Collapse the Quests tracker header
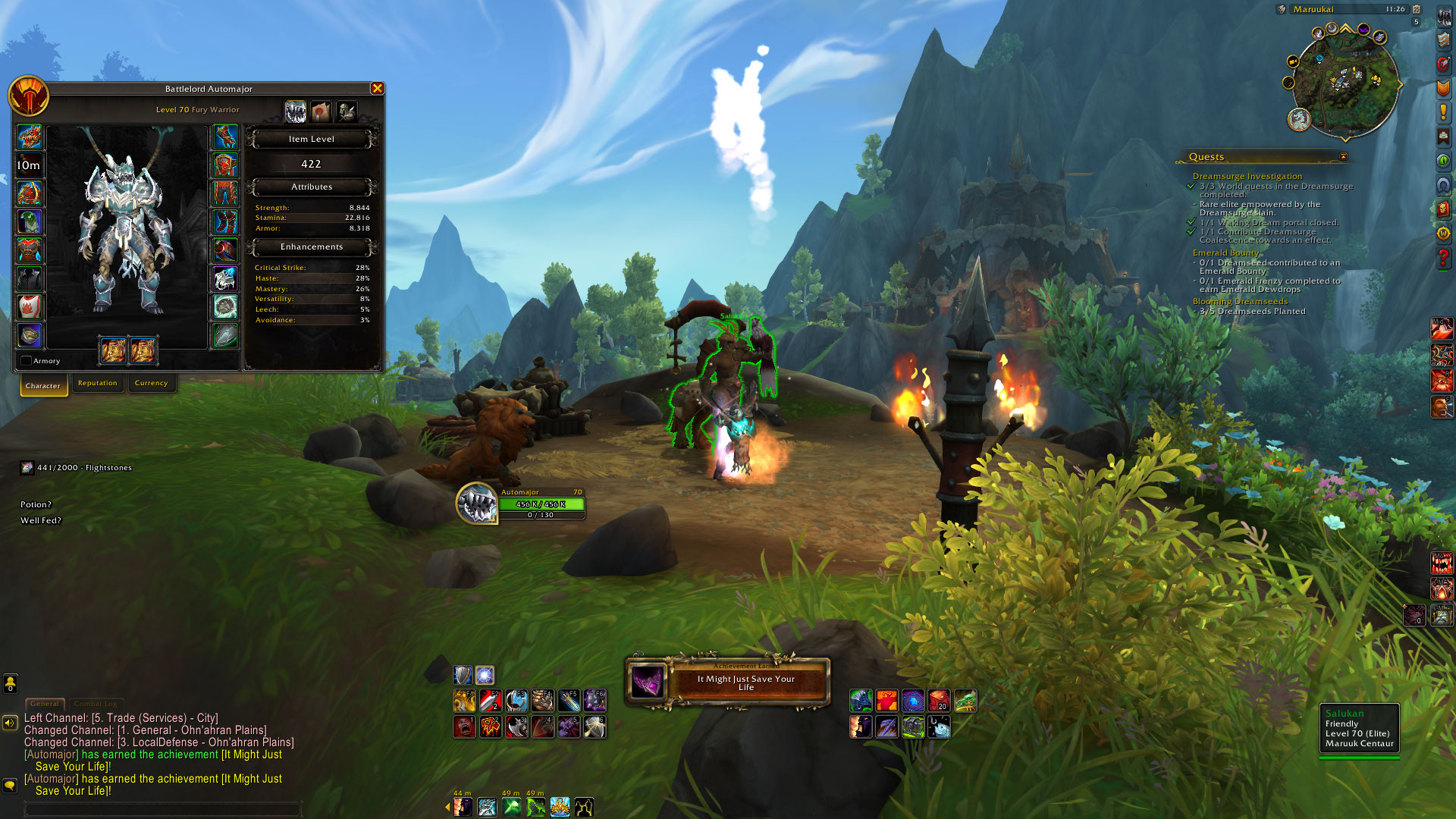This screenshot has height=819, width=1456. tap(1343, 157)
